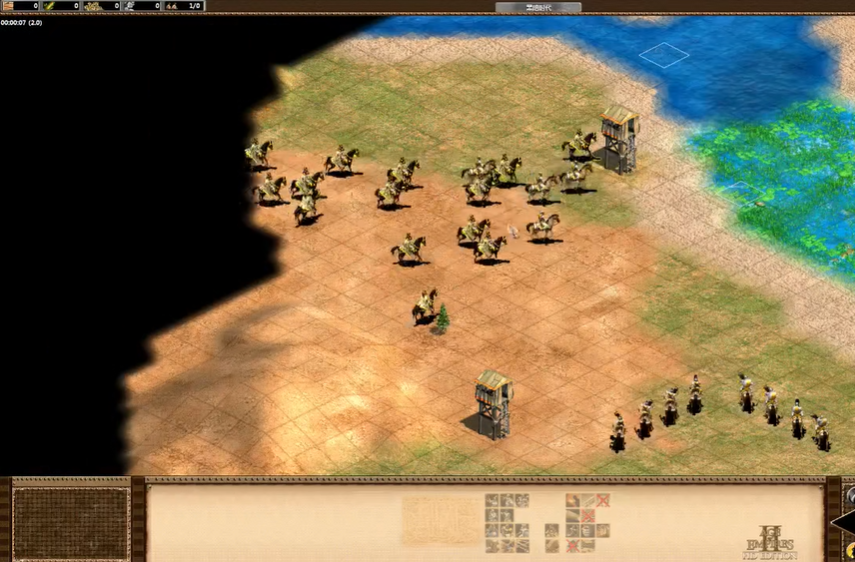This screenshot has height=562, width=855.
Task: Select the faded parchment panel in bottom bar
Action: tap(440, 520)
